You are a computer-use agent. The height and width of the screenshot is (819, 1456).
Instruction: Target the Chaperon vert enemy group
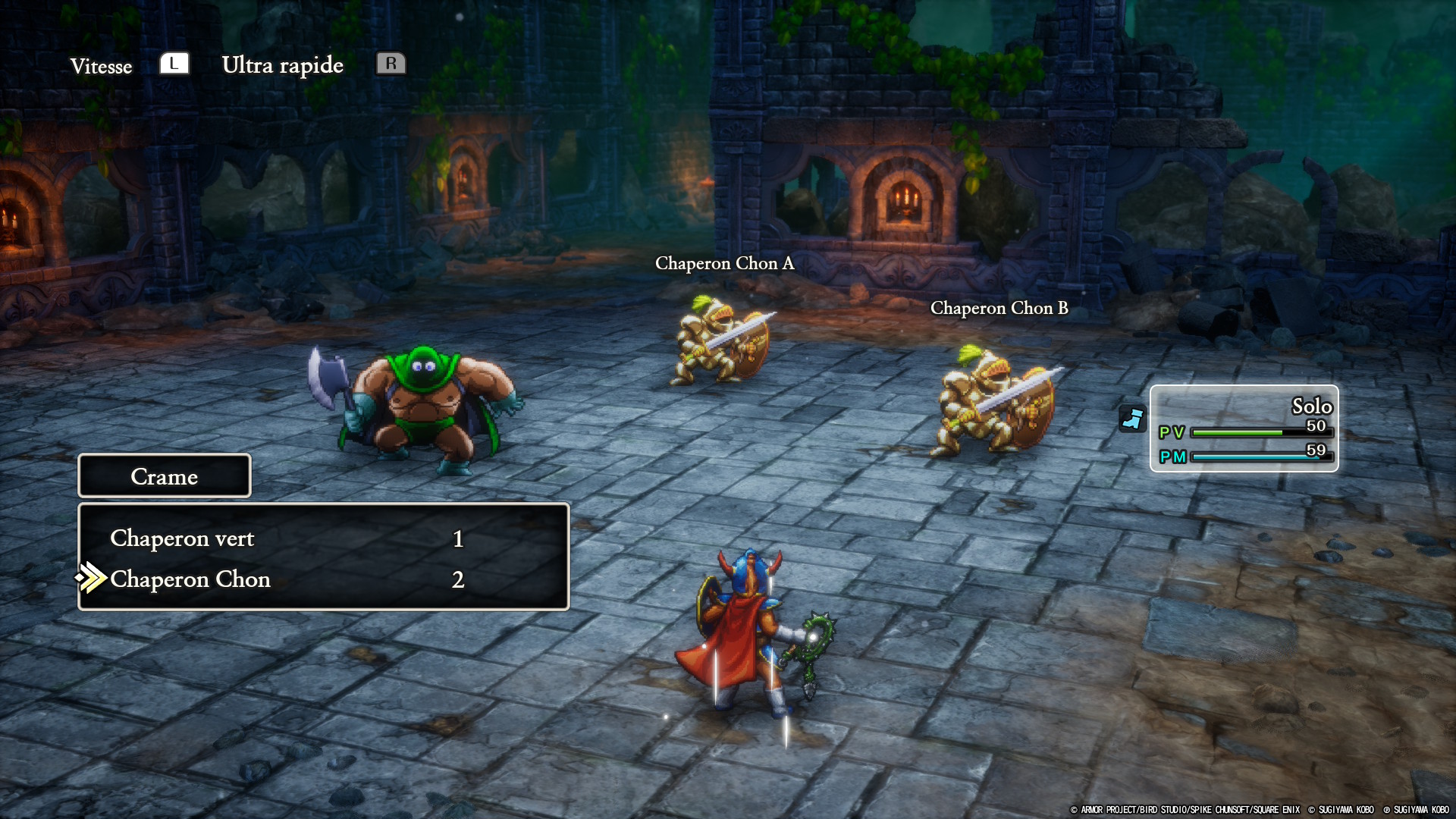182,538
